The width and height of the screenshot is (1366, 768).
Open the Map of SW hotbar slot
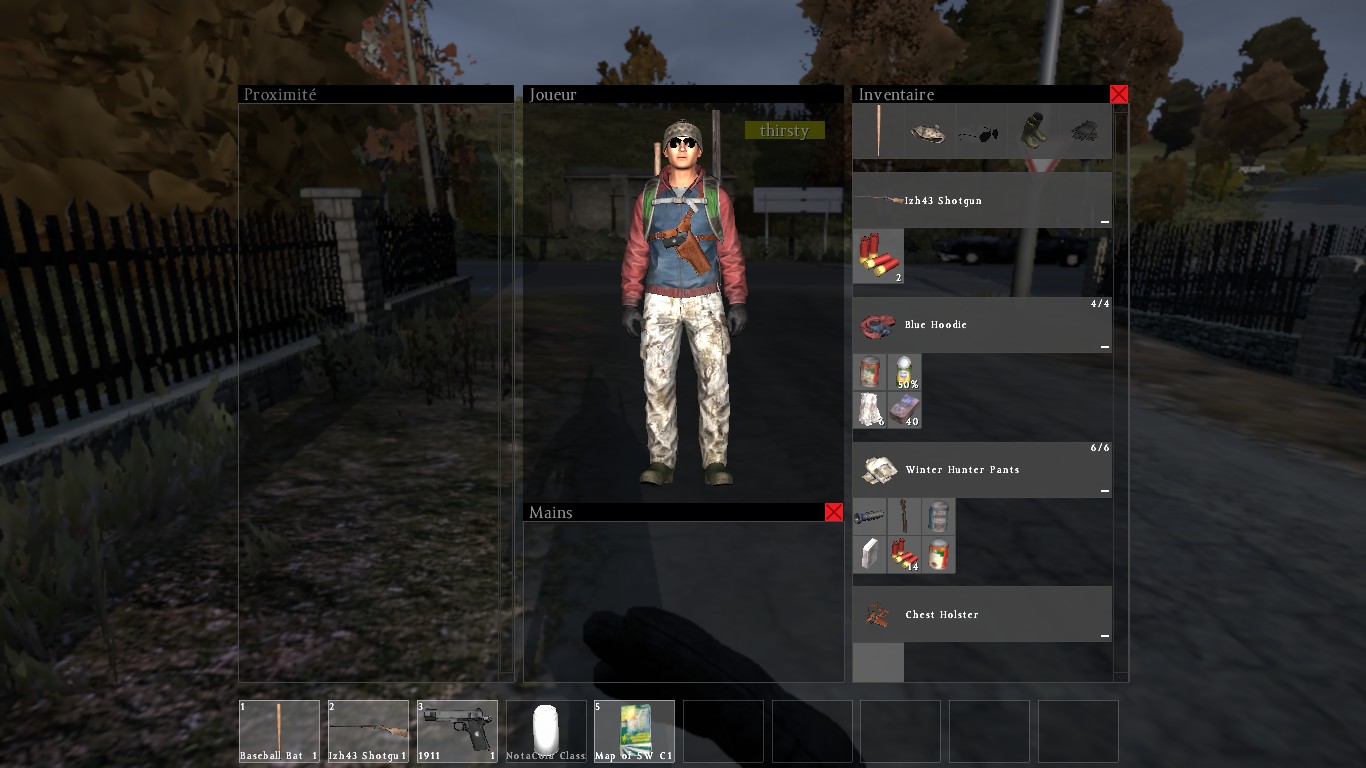tap(635, 731)
